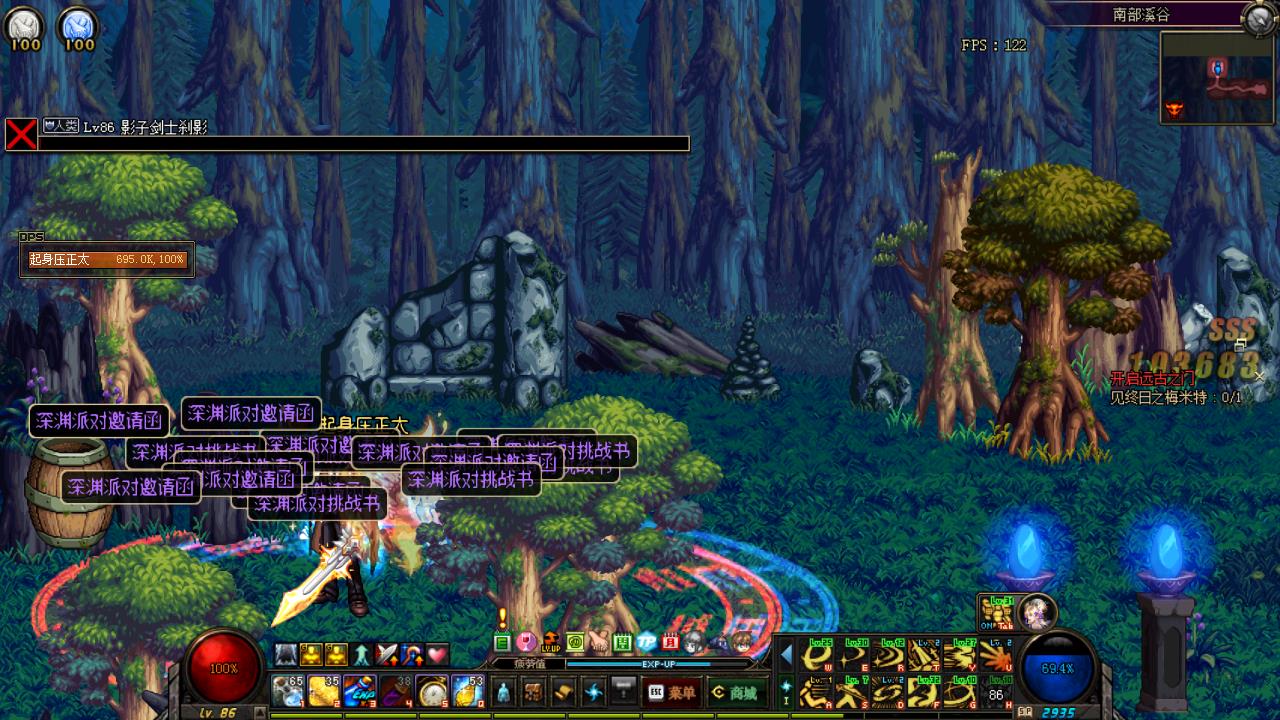
Task: Open the scroll quest icon
Action: click(564, 691)
